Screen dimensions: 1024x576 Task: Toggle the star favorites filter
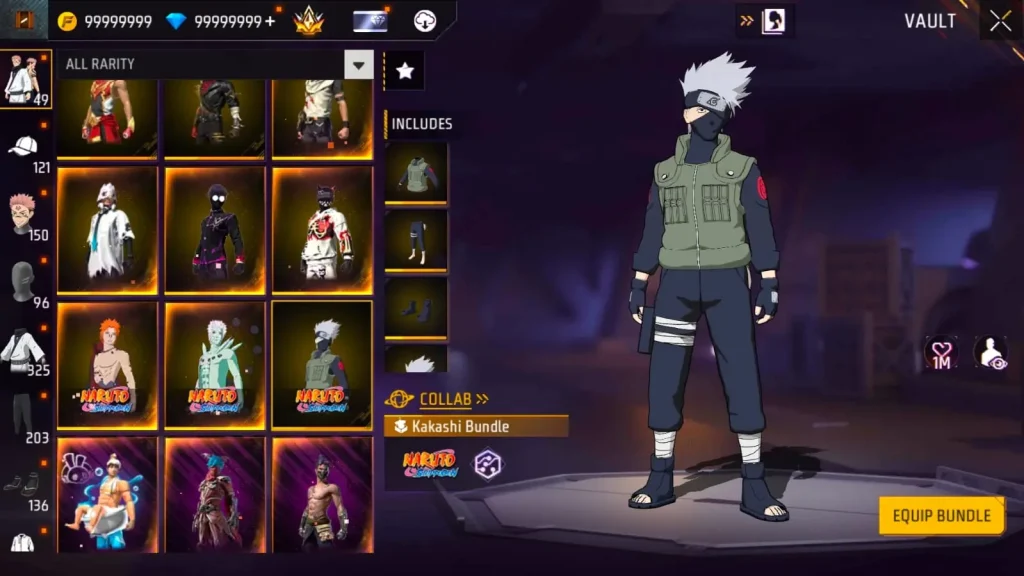[405, 70]
